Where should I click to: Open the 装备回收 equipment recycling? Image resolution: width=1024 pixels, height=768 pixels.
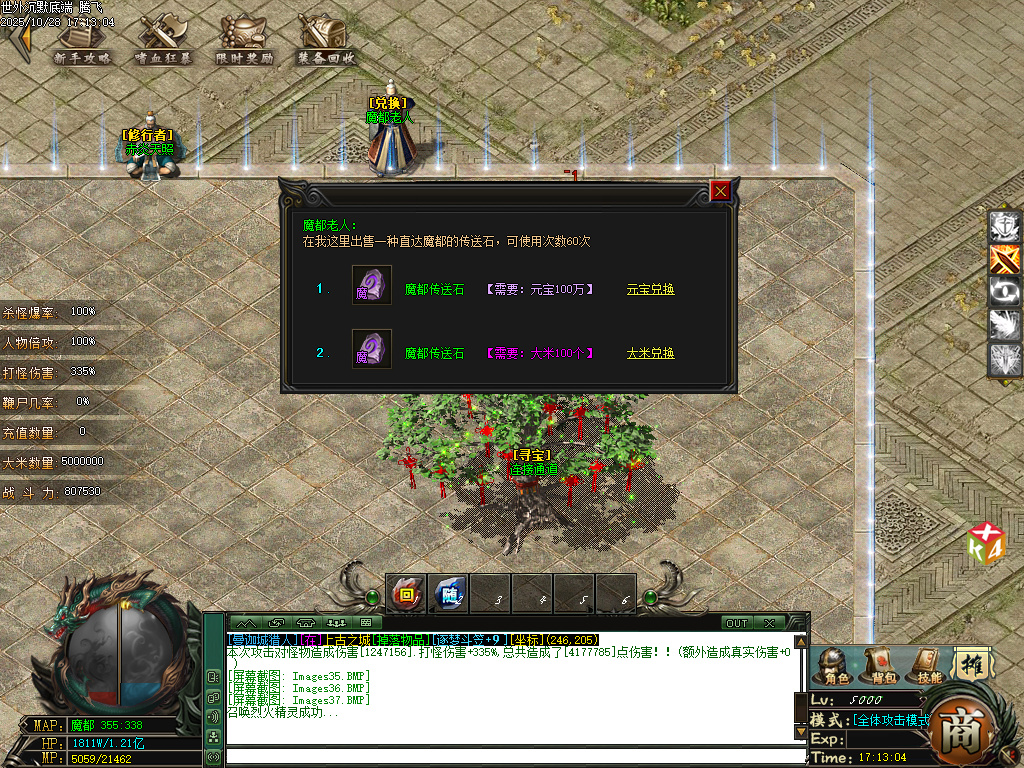click(326, 42)
